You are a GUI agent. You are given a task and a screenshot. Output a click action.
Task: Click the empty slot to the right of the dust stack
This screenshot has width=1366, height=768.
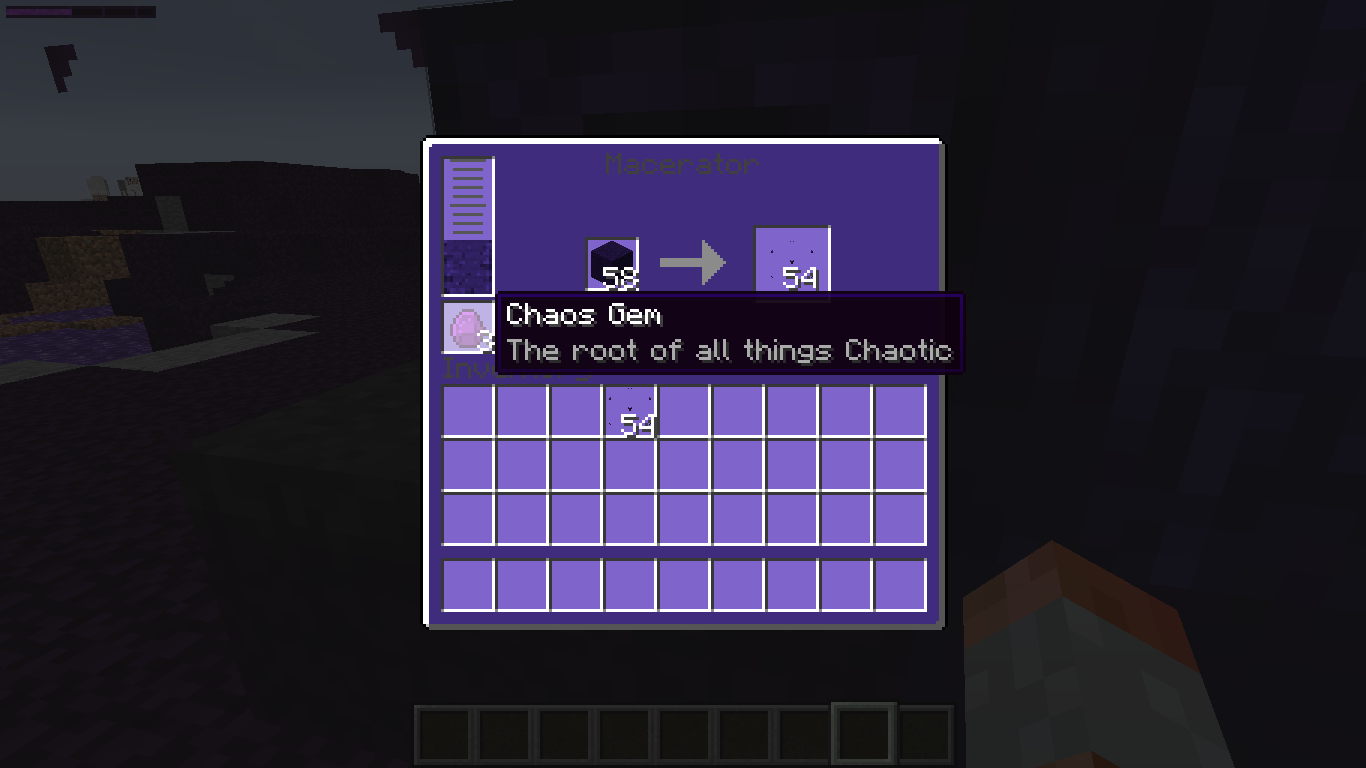(x=684, y=412)
